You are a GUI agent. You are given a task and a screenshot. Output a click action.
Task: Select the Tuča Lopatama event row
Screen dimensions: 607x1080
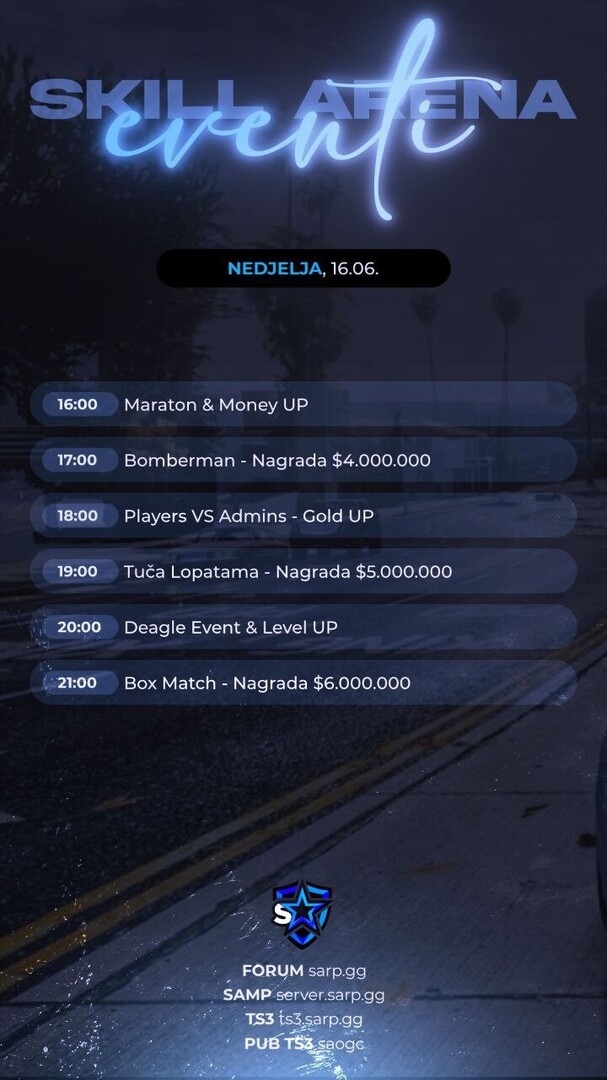(303, 572)
